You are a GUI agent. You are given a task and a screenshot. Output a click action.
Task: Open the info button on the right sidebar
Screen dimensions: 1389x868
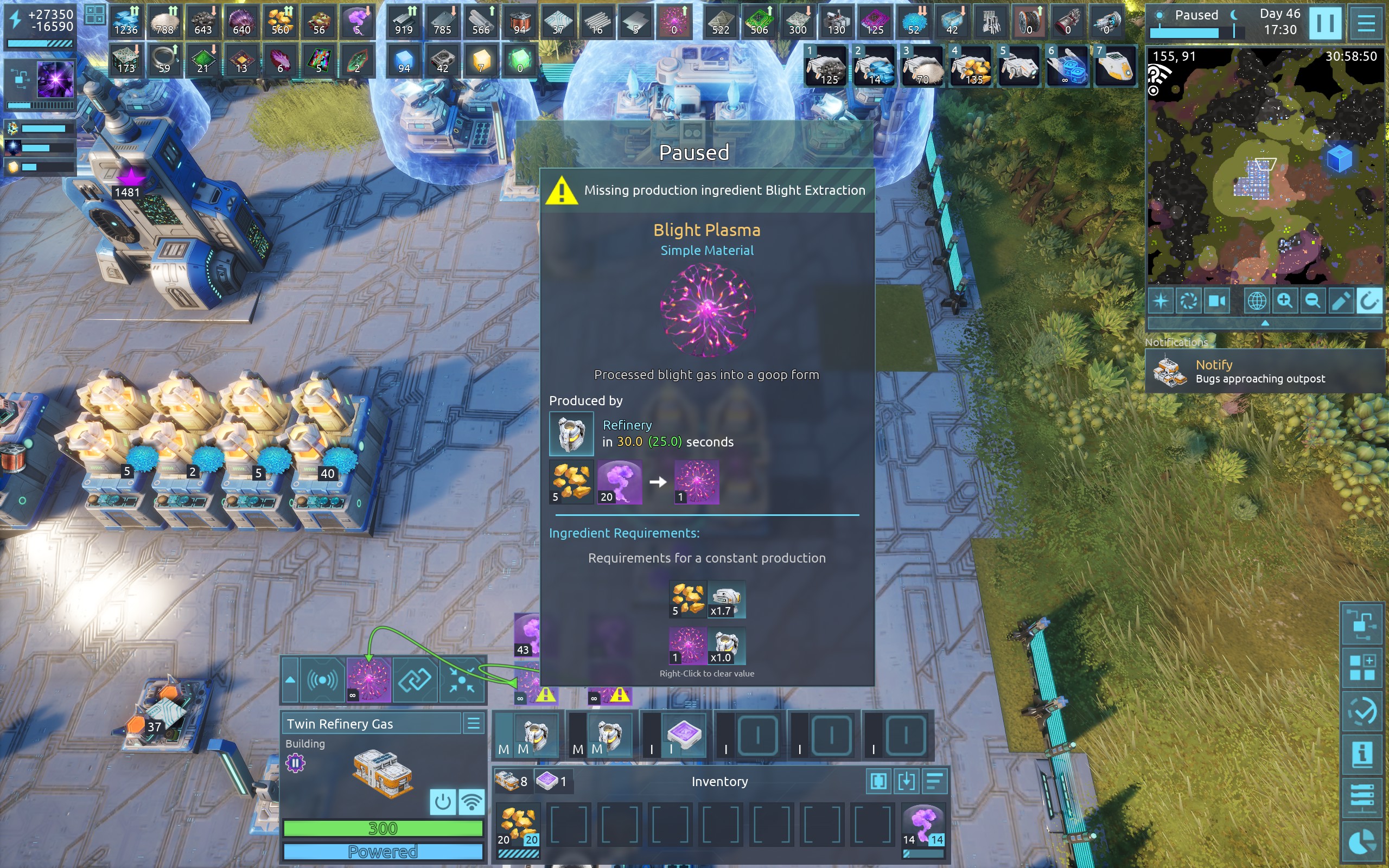1362,754
